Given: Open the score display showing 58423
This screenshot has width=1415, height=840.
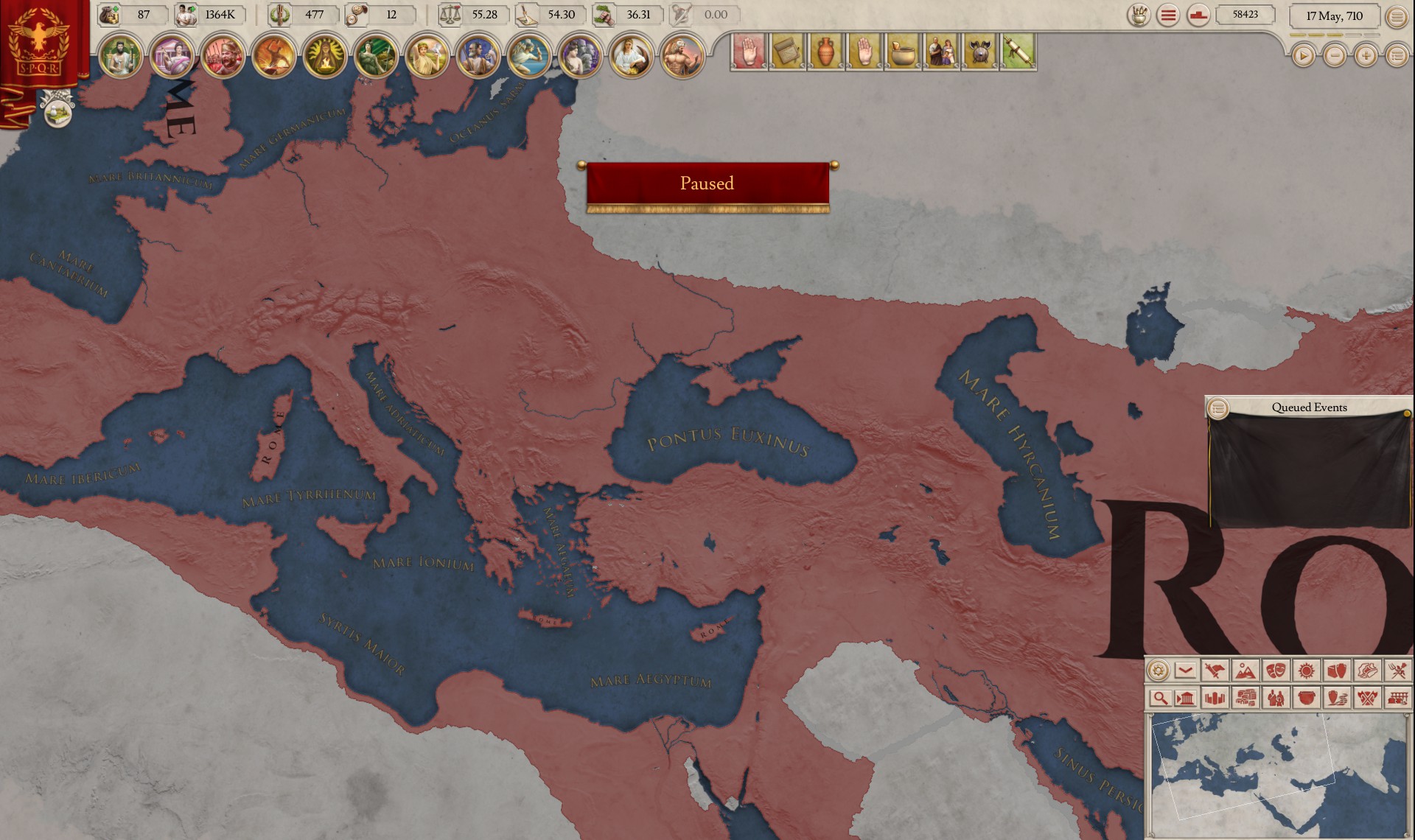Looking at the screenshot, I should [1244, 15].
